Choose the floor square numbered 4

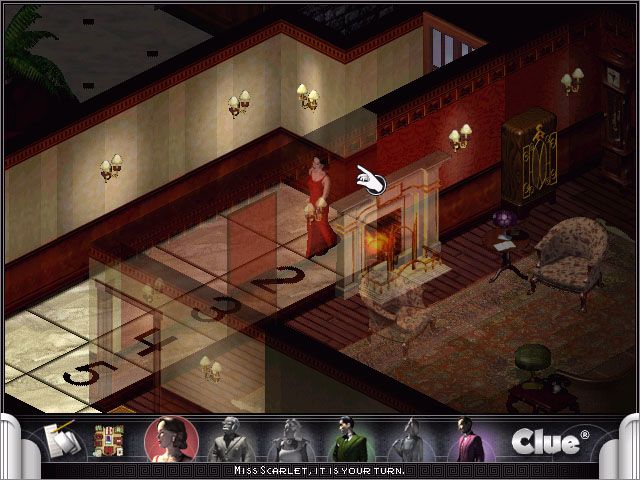click(146, 343)
